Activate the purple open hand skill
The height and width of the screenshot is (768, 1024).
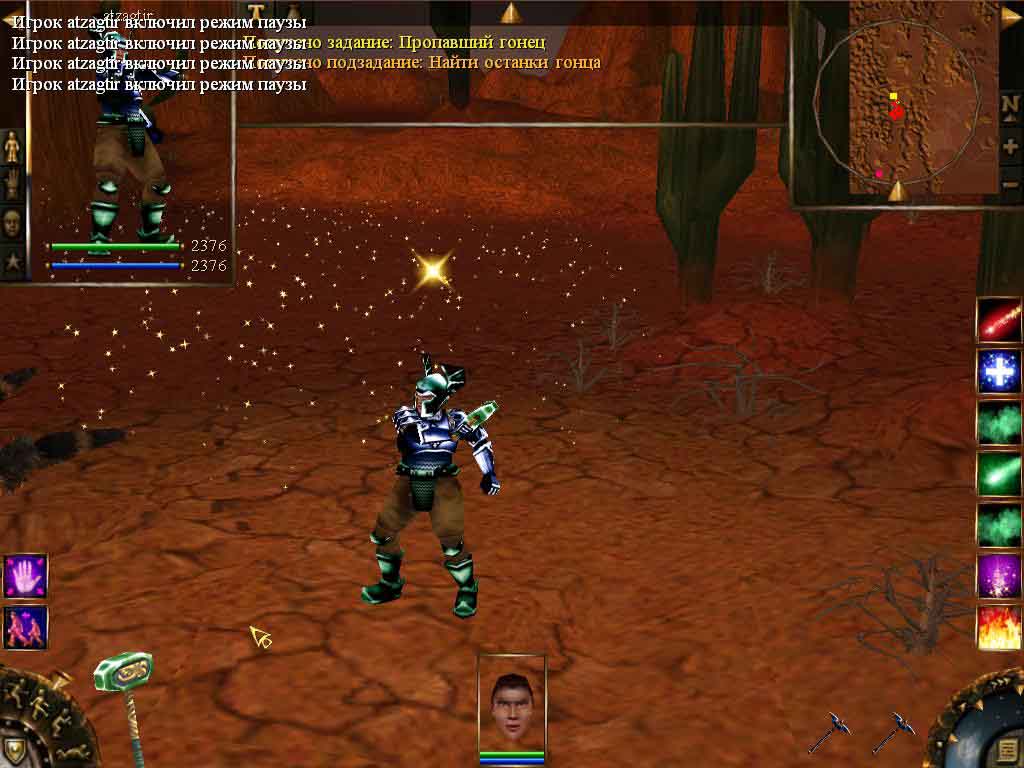click(25, 575)
